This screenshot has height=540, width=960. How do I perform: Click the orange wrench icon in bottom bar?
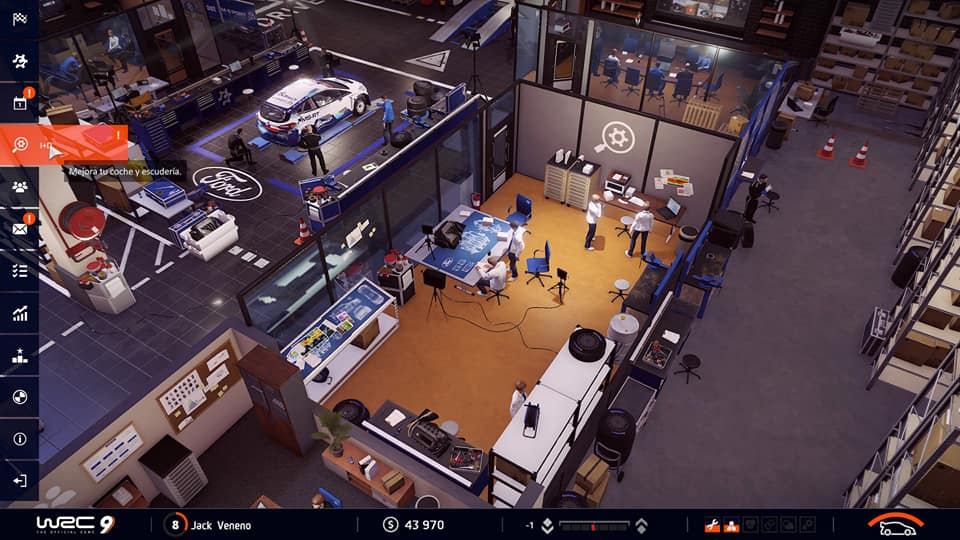click(x=712, y=525)
